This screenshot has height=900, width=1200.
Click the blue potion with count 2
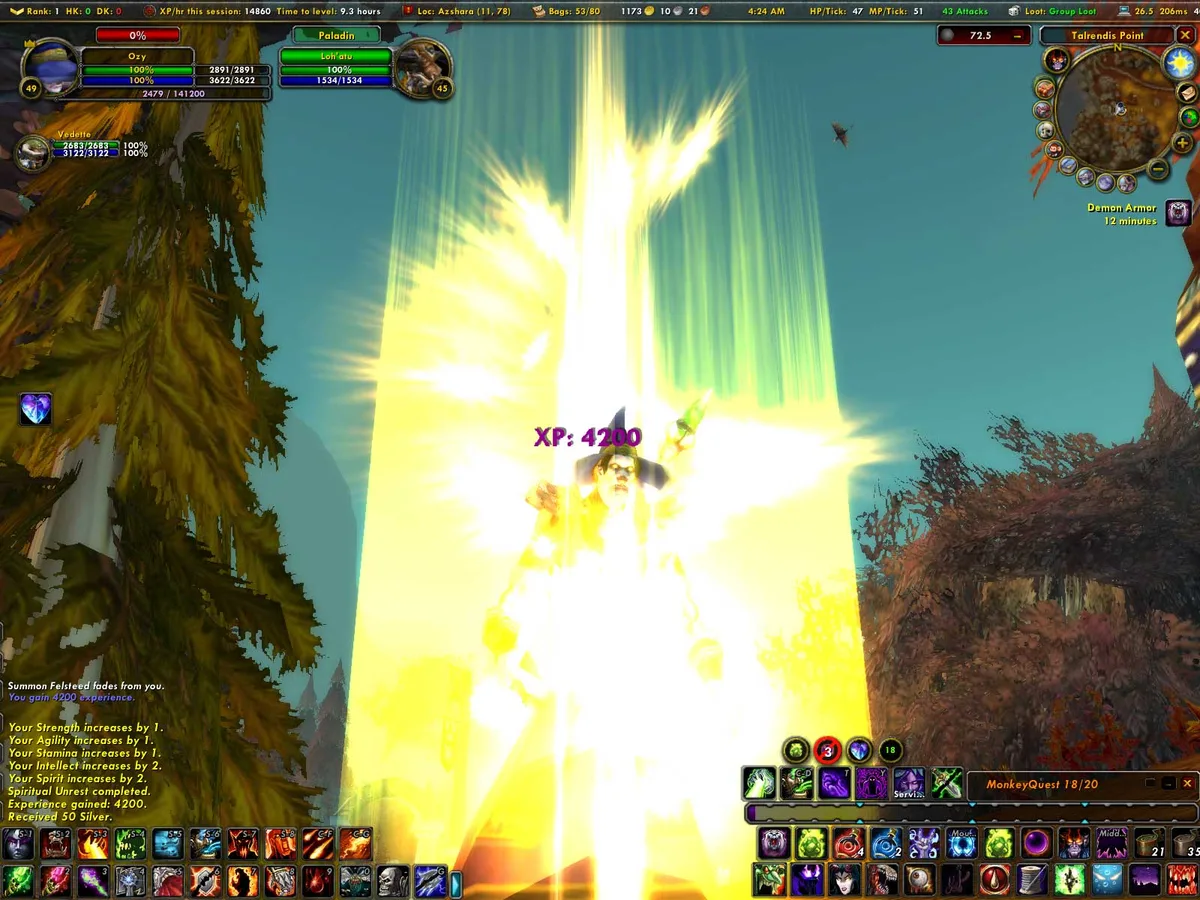tap(886, 844)
